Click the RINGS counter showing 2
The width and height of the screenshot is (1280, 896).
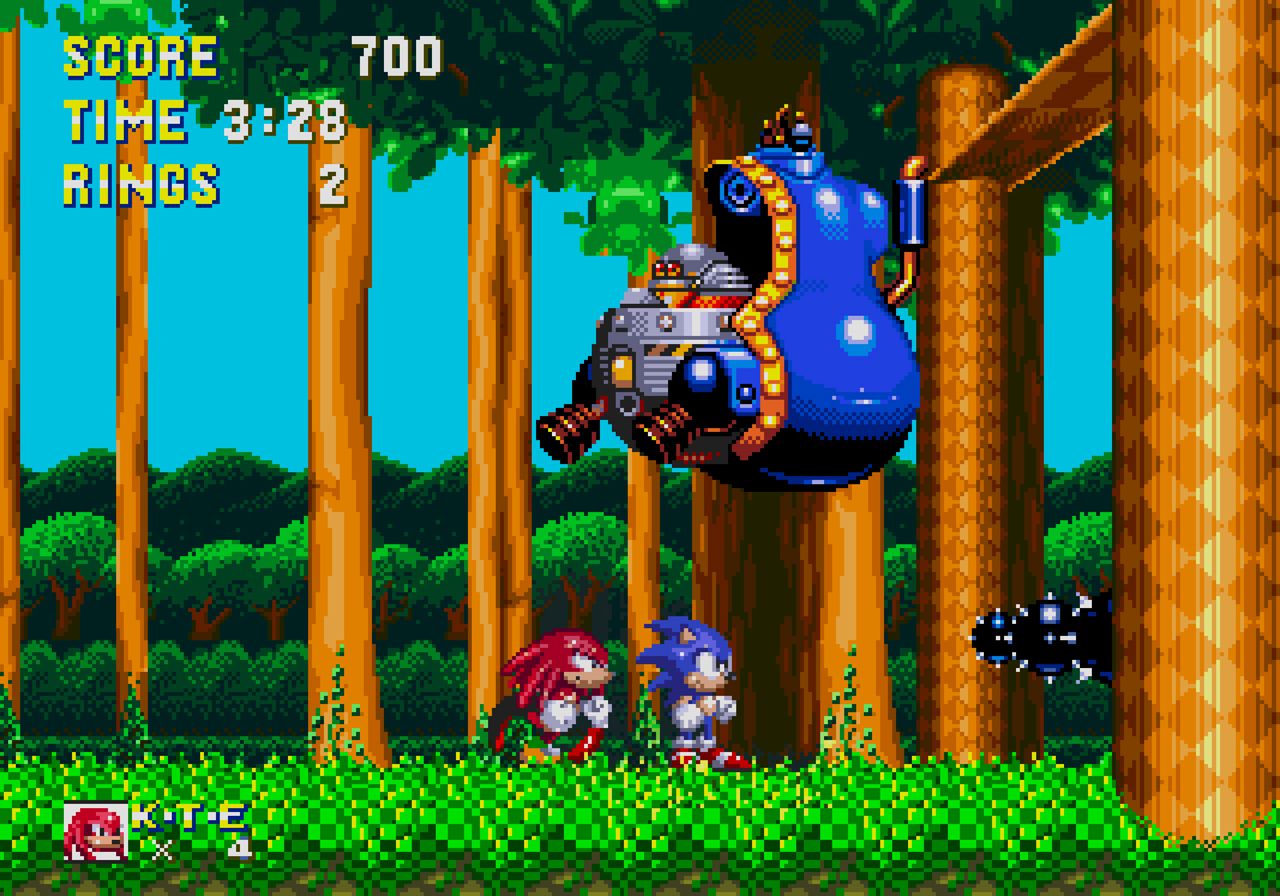click(140, 183)
